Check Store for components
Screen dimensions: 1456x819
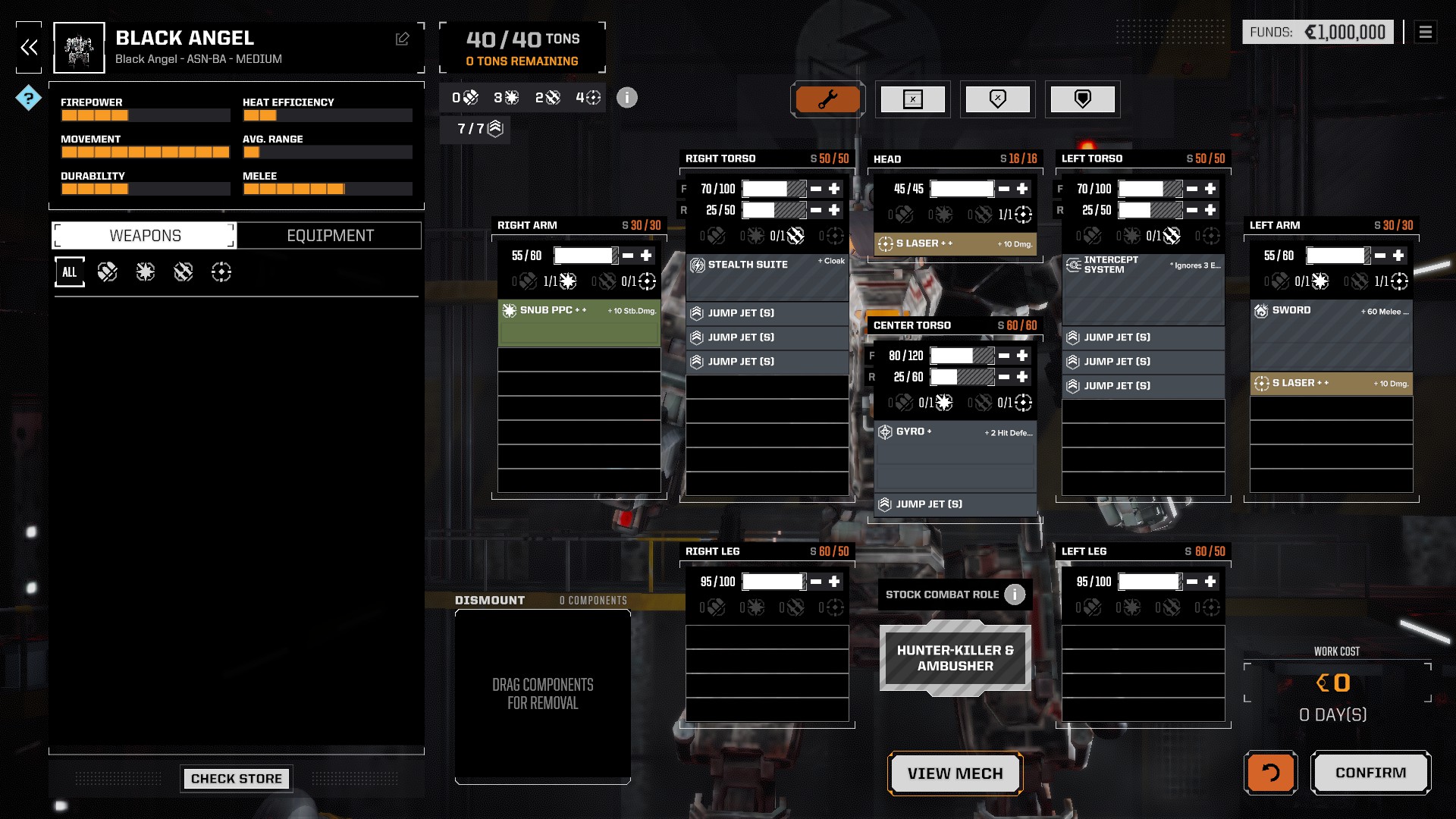coord(236,778)
